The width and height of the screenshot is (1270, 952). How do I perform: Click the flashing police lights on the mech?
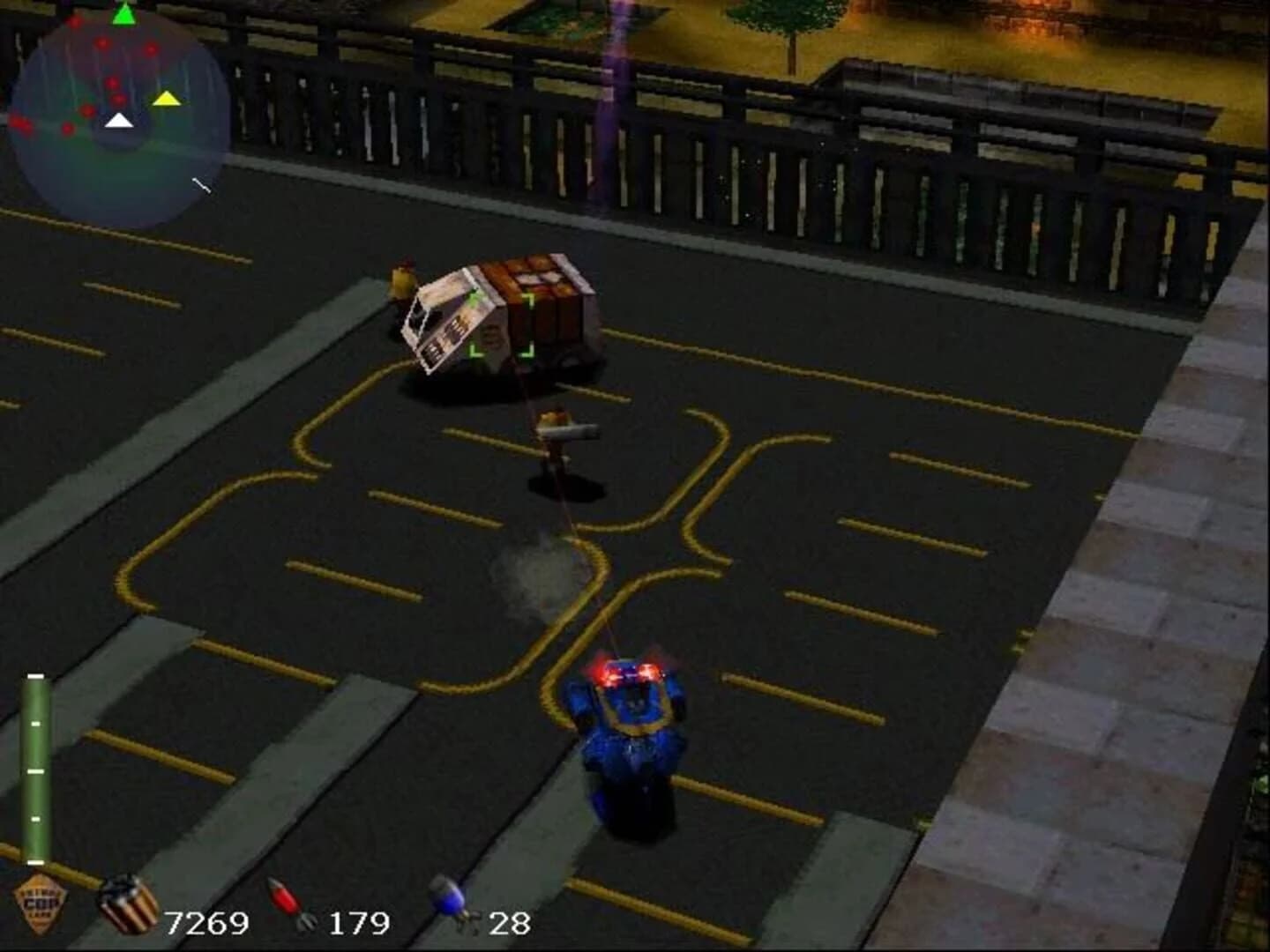point(626,672)
